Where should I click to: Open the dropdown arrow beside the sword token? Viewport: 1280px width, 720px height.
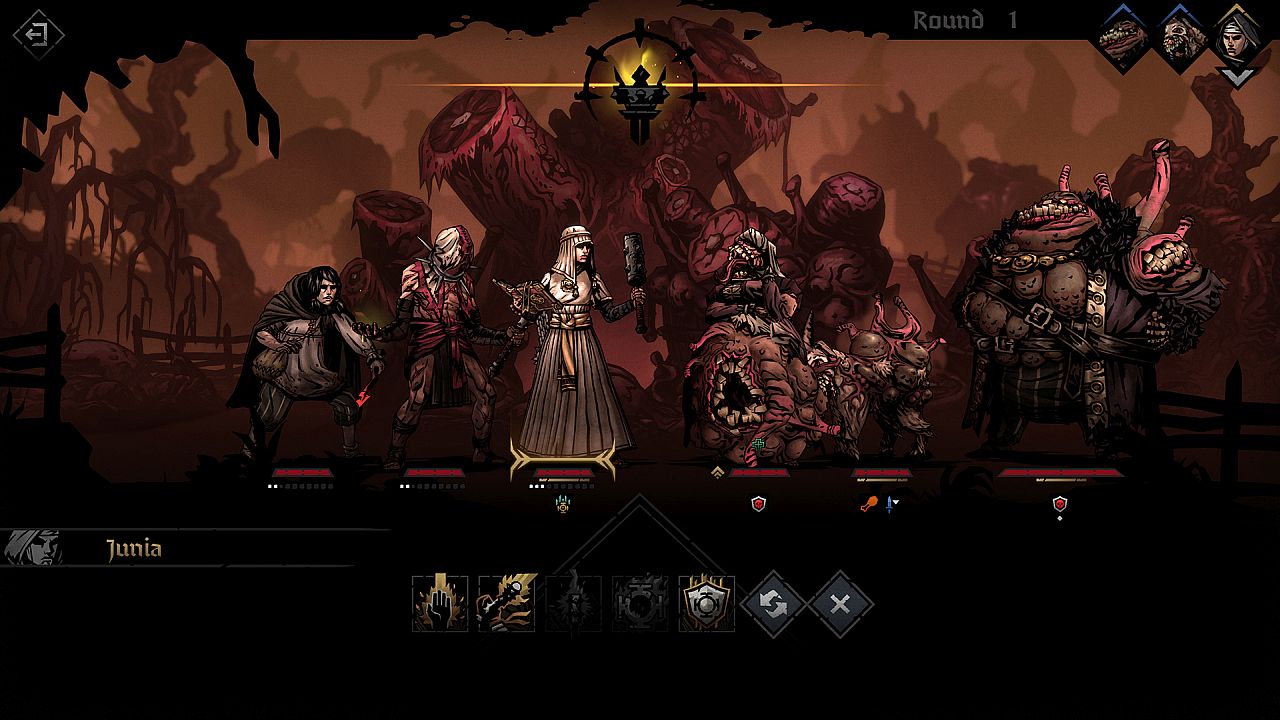point(896,502)
